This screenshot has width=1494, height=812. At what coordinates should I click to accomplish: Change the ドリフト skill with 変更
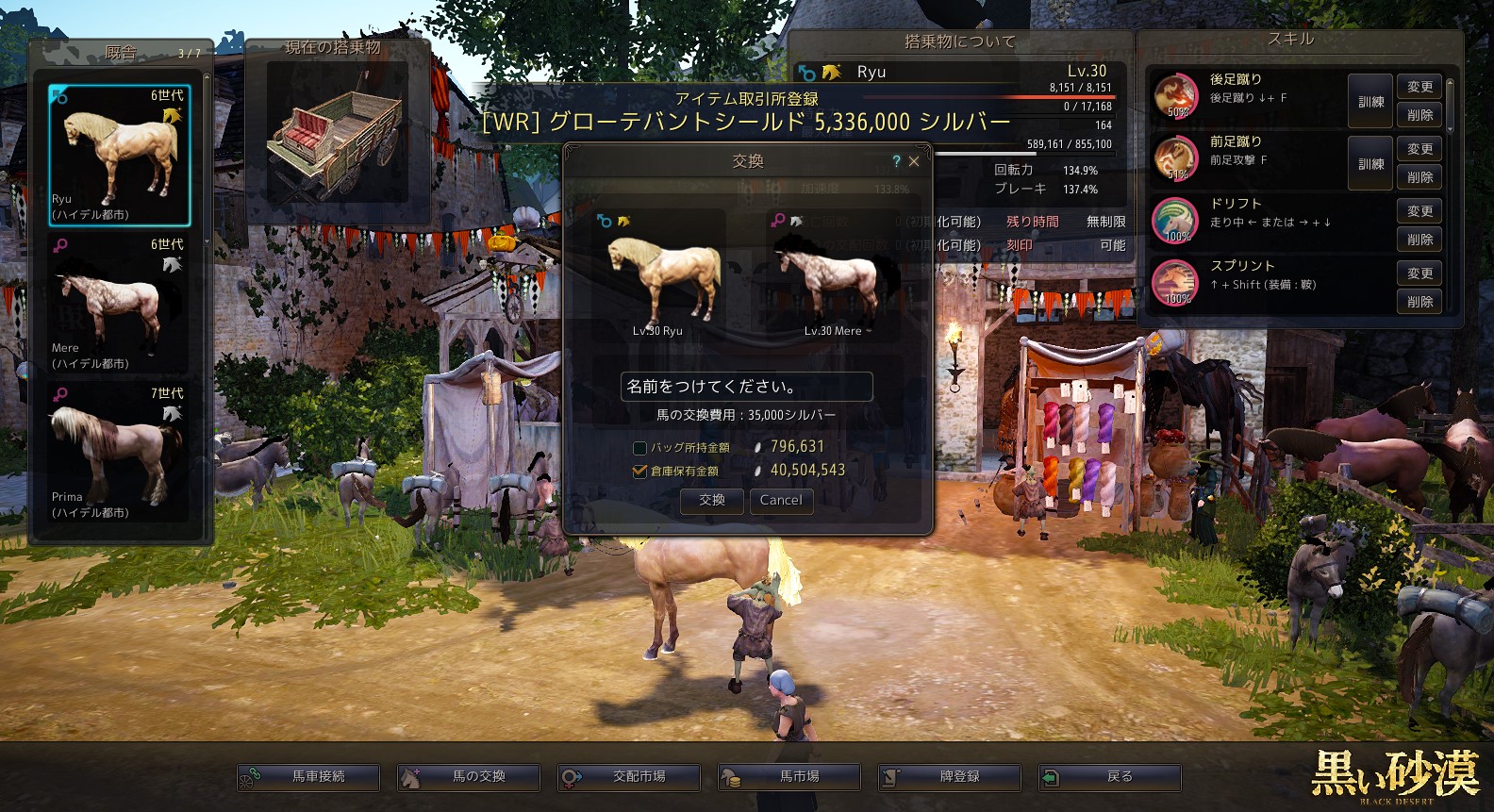1419,211
